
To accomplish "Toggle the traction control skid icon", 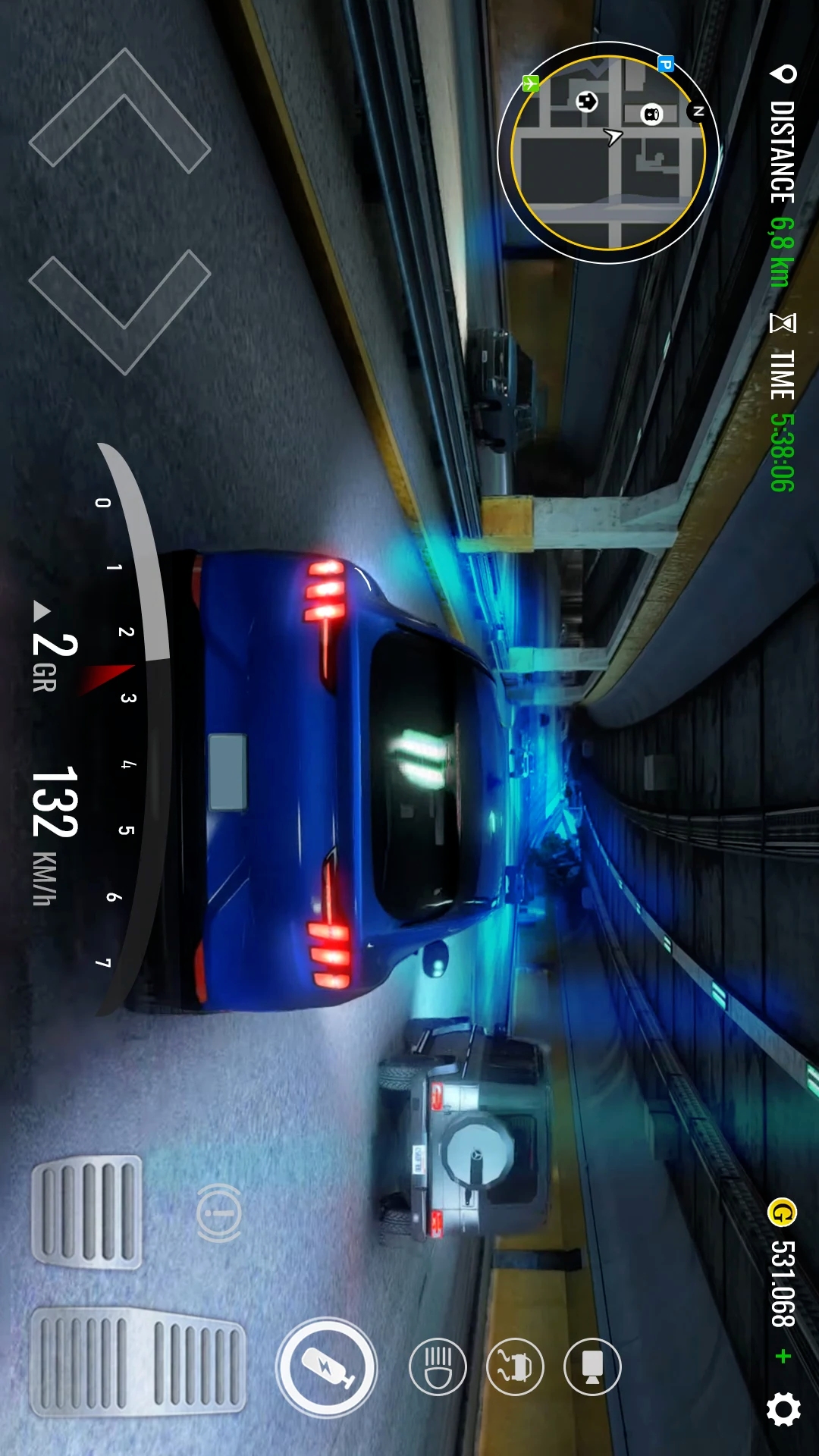I will pos(515,1367).
